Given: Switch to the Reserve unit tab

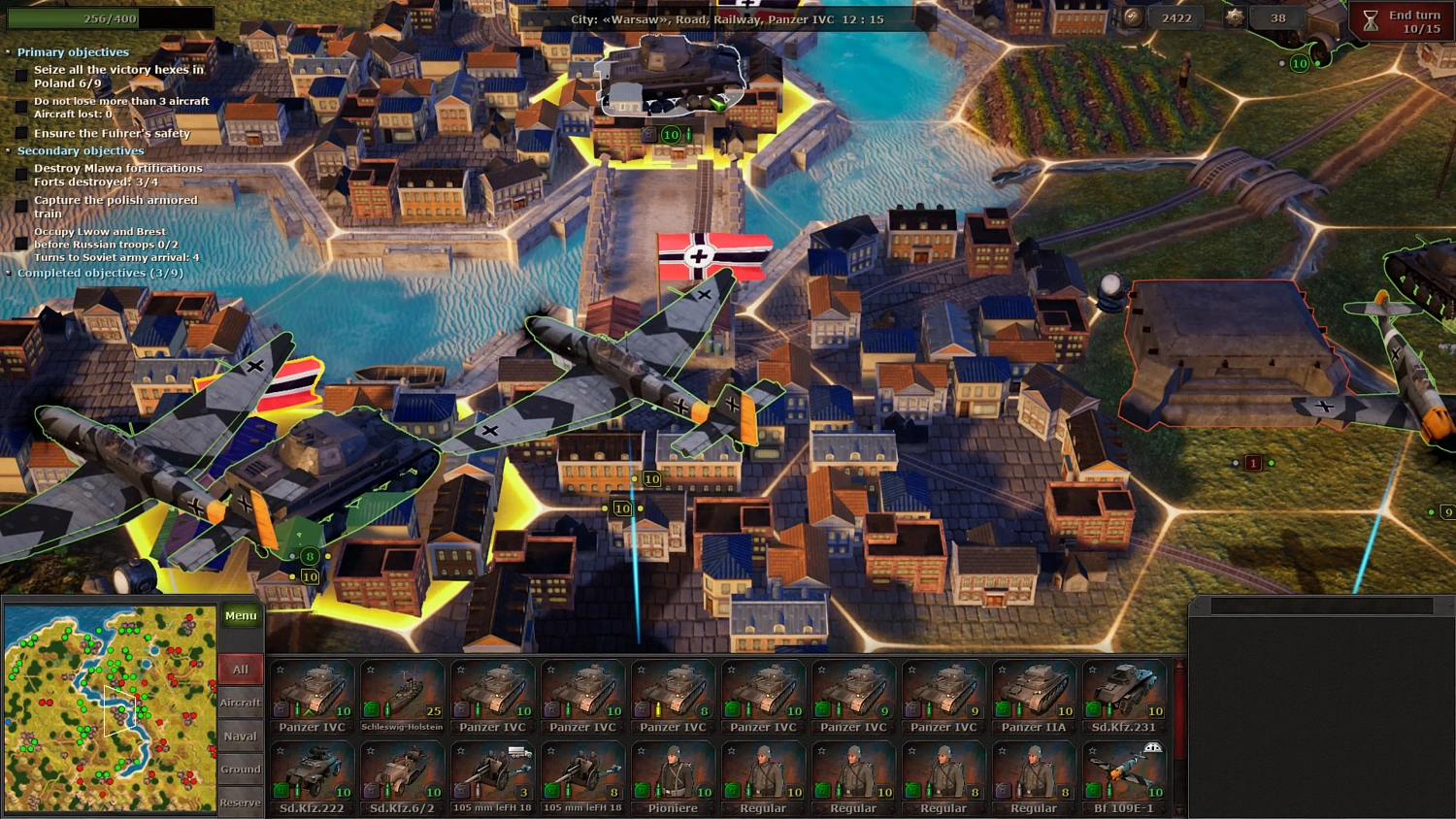Looking at the screenshot, I should 239,803.
